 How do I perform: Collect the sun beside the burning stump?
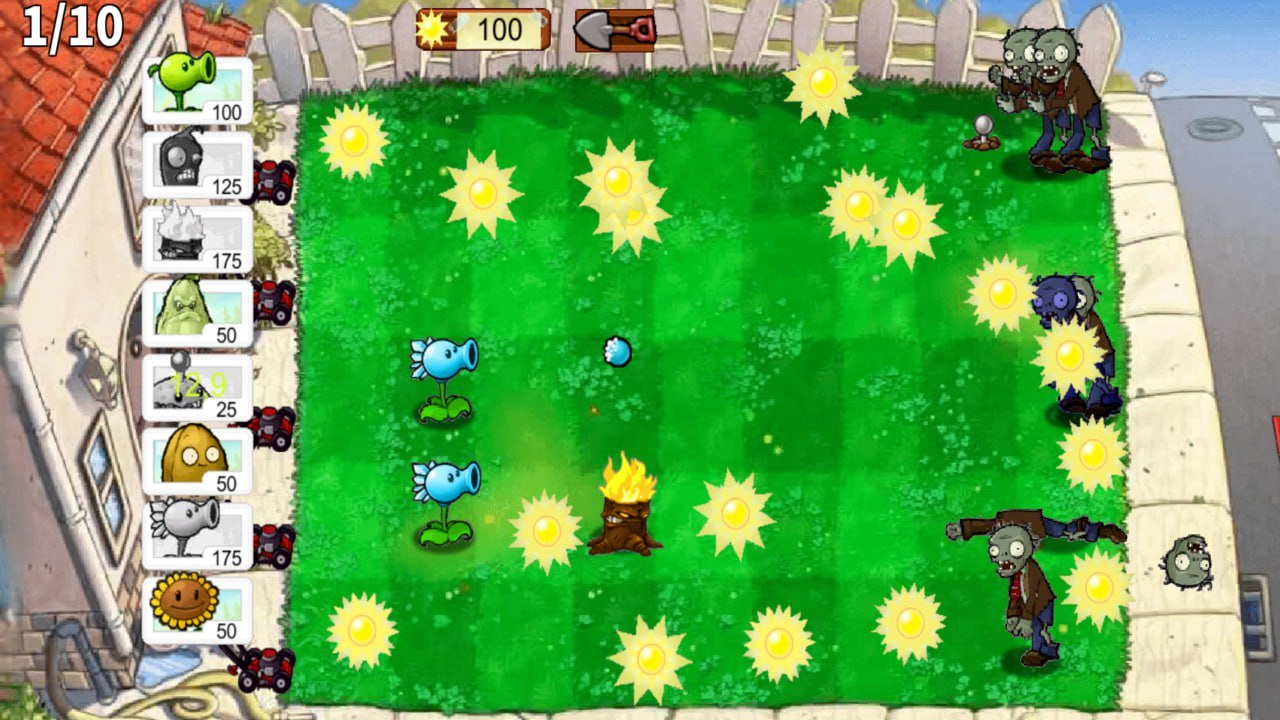pyautogui.click(x=545, y=530)
